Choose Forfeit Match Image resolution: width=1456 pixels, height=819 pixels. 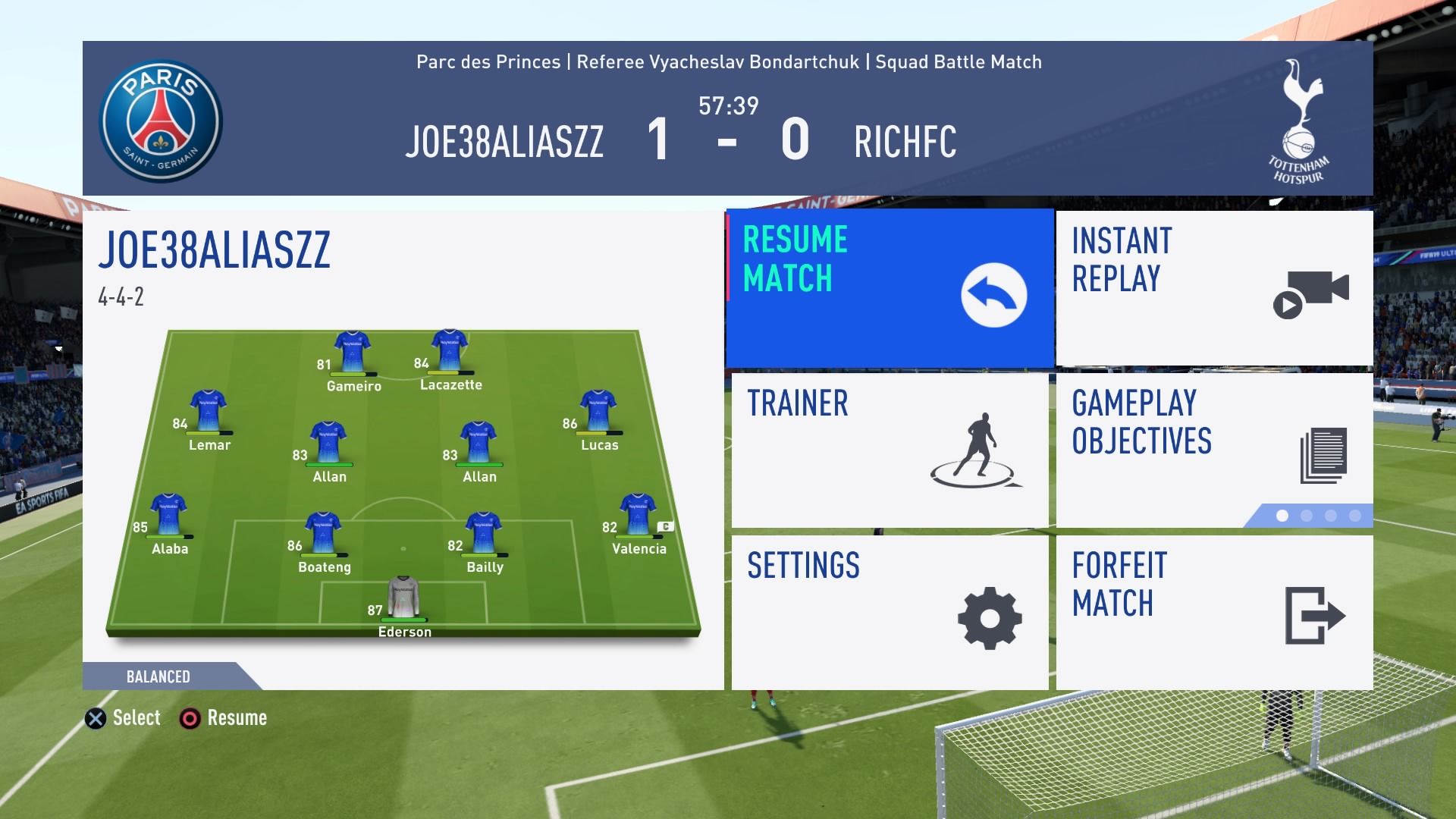pos(1214,613)
